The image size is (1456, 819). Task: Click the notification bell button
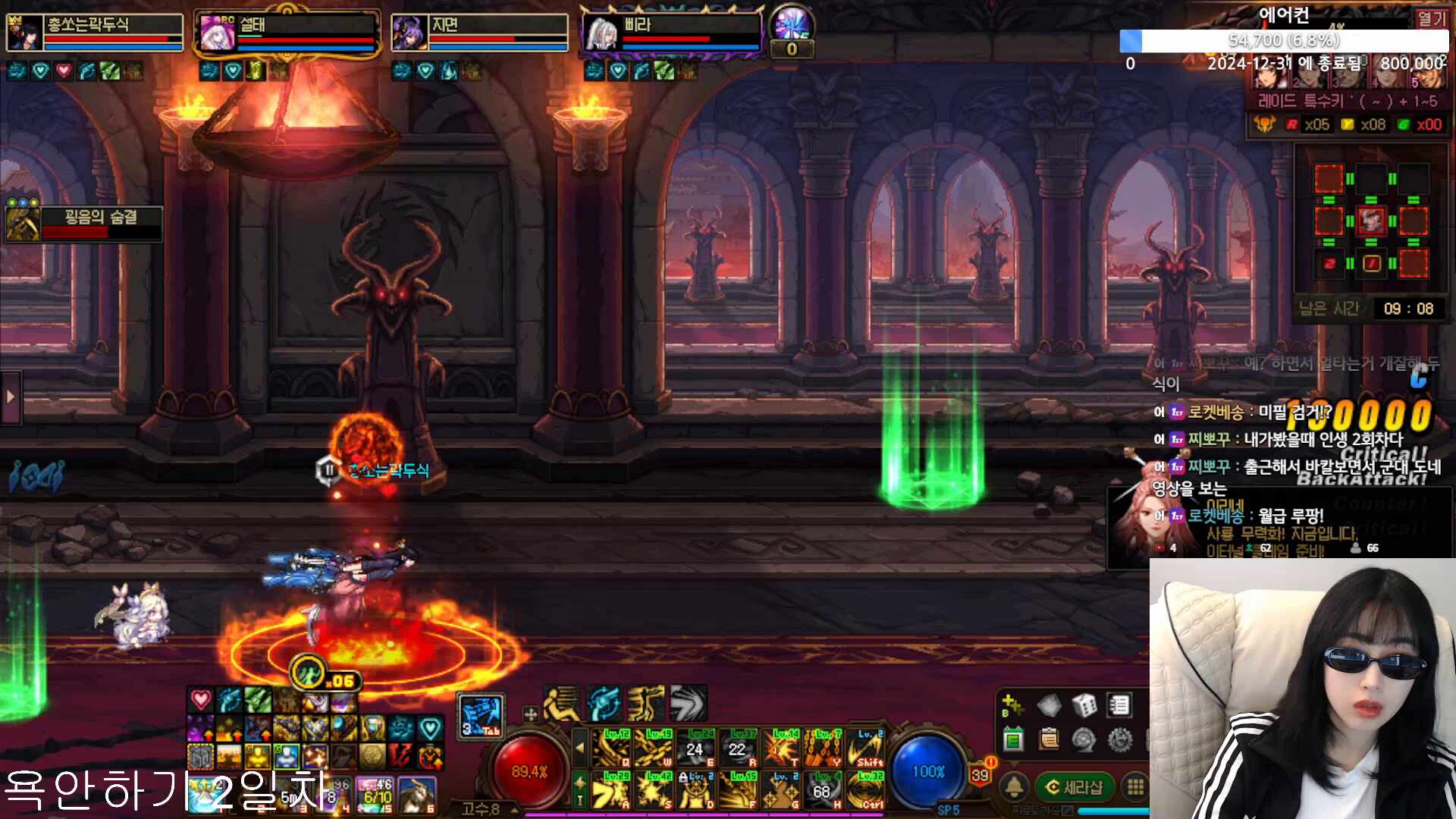point(1015,788)
